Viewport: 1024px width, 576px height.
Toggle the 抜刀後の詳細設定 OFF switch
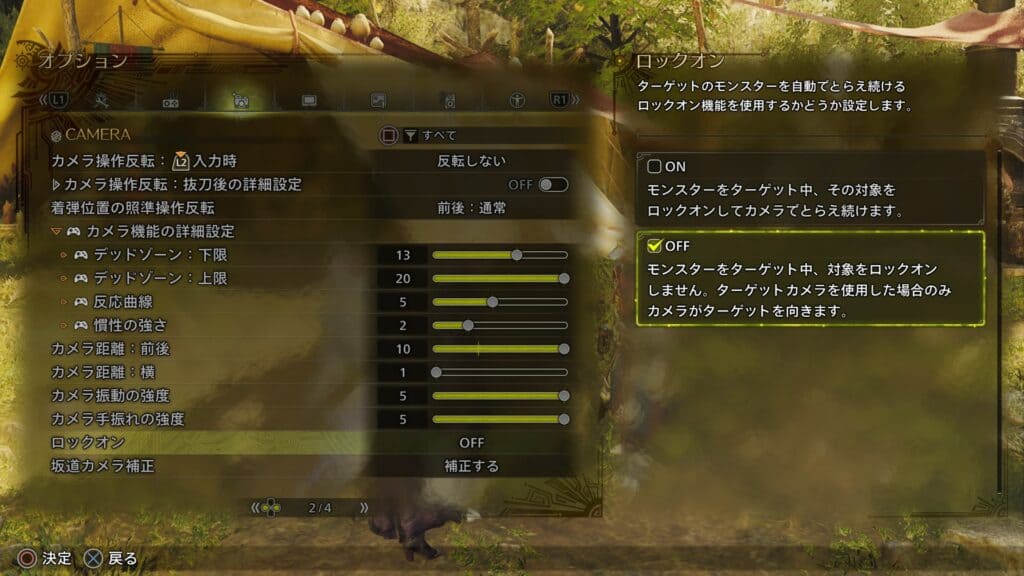552,185
